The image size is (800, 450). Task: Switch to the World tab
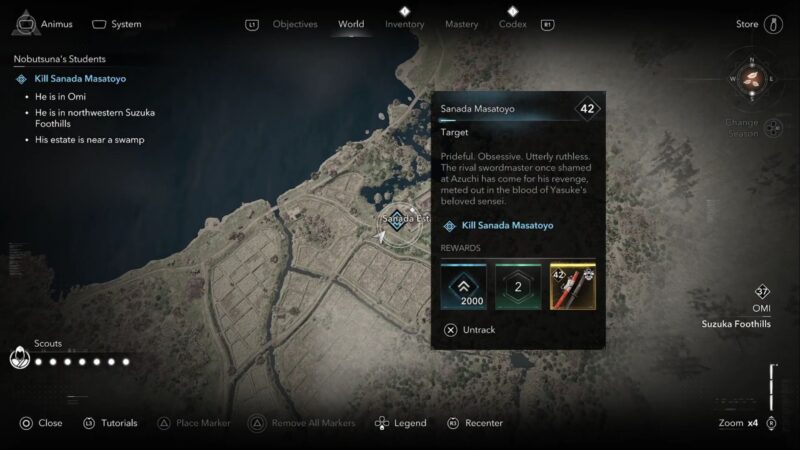pos(351,24)
